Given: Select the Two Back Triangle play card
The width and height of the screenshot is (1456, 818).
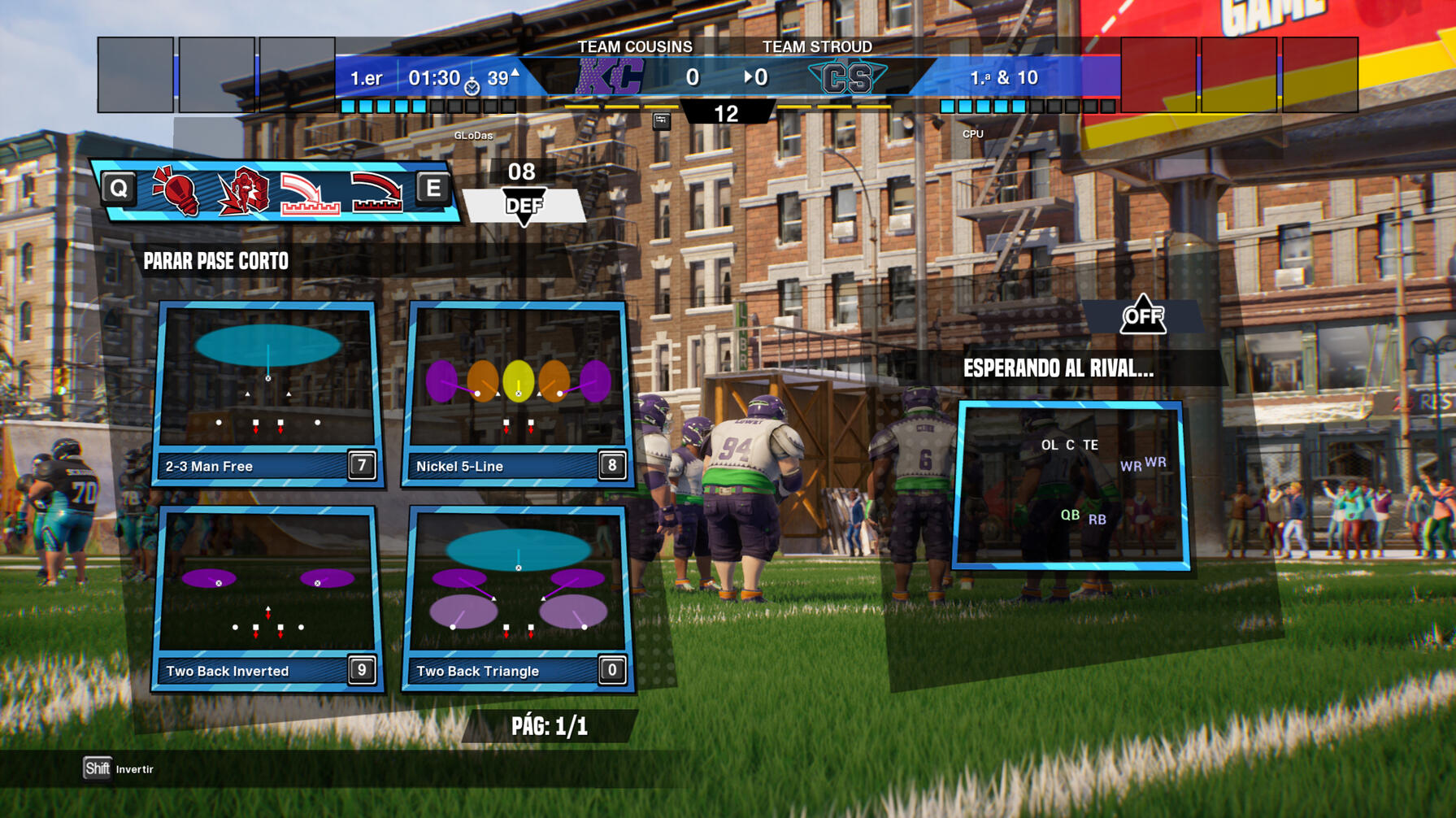Looking at the screenshot, I should pyautogui.click(x=518, y=598).
